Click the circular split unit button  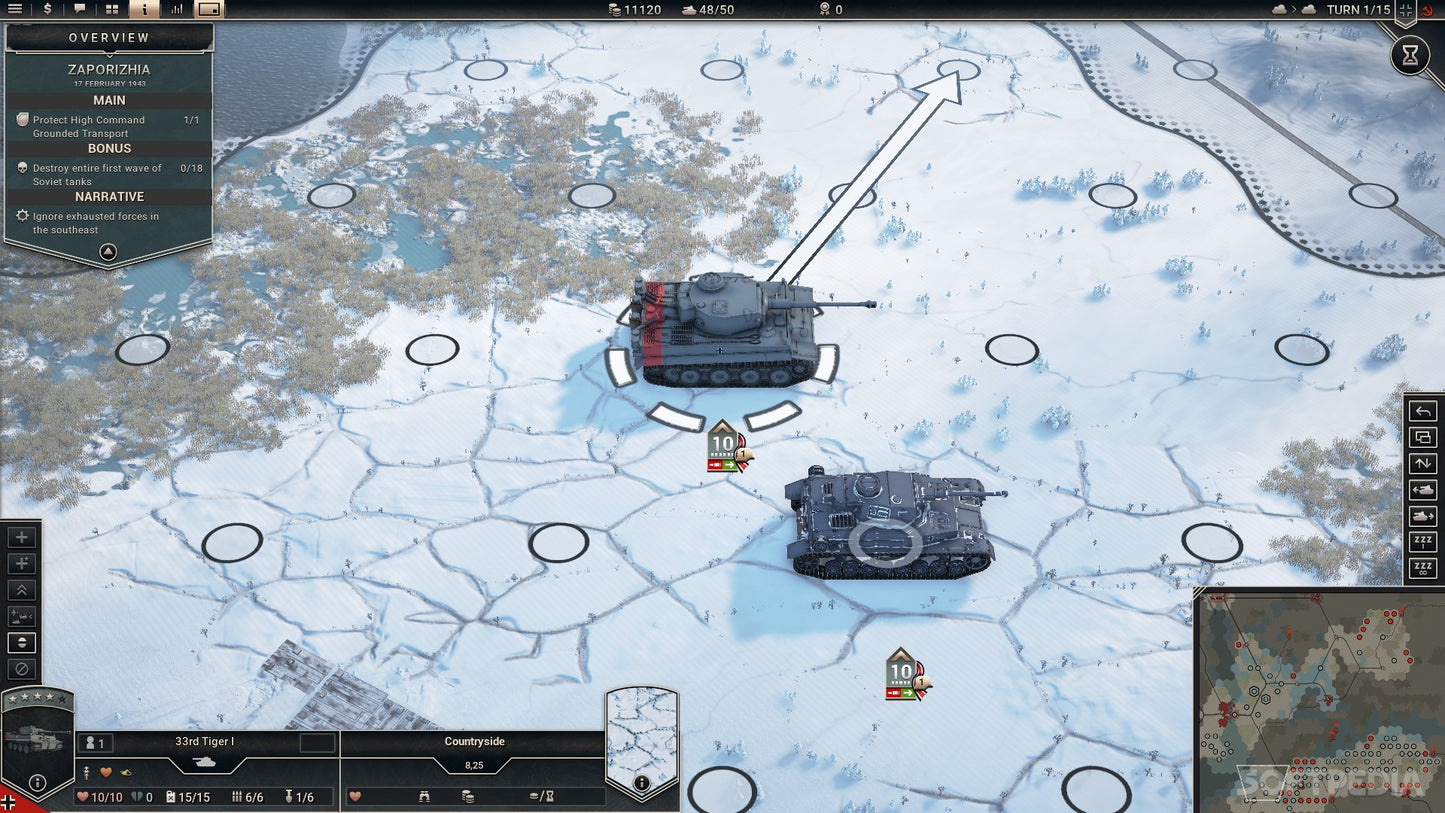coord(22,642)
